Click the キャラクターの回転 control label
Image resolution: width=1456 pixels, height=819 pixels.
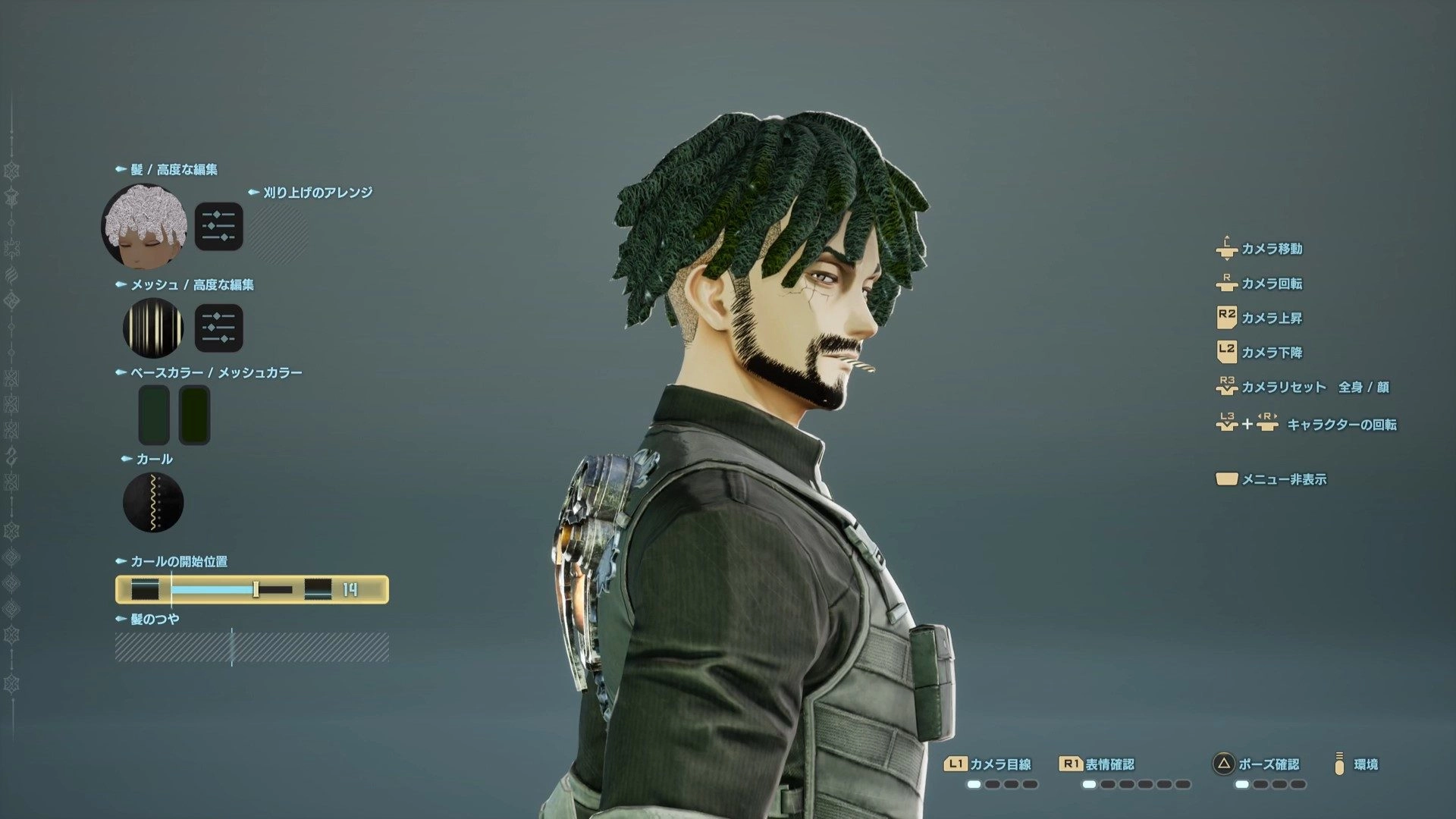pyautogui.click(x=1342, y=425)
